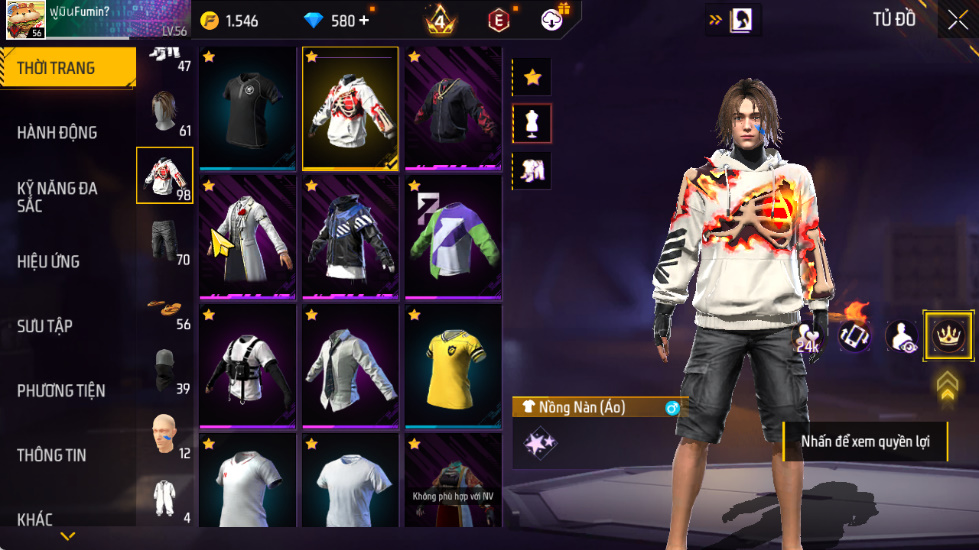Select the shoes subcategory icon
Screen dimensions: 979x550
(165, 305)
